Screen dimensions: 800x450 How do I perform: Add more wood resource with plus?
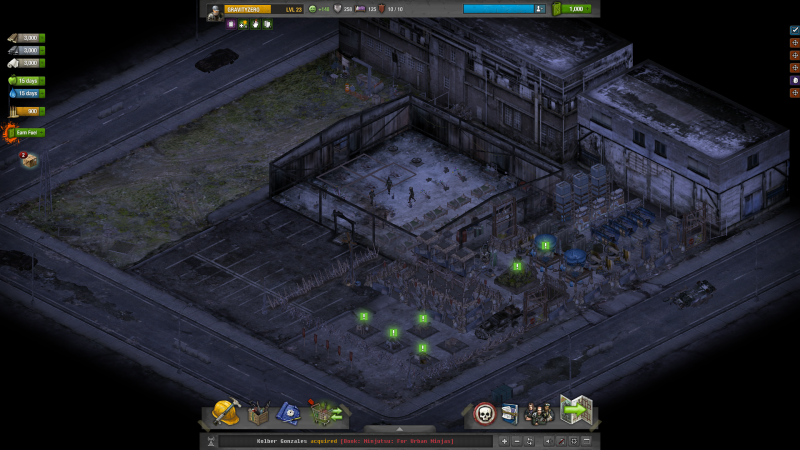[42, 38]
